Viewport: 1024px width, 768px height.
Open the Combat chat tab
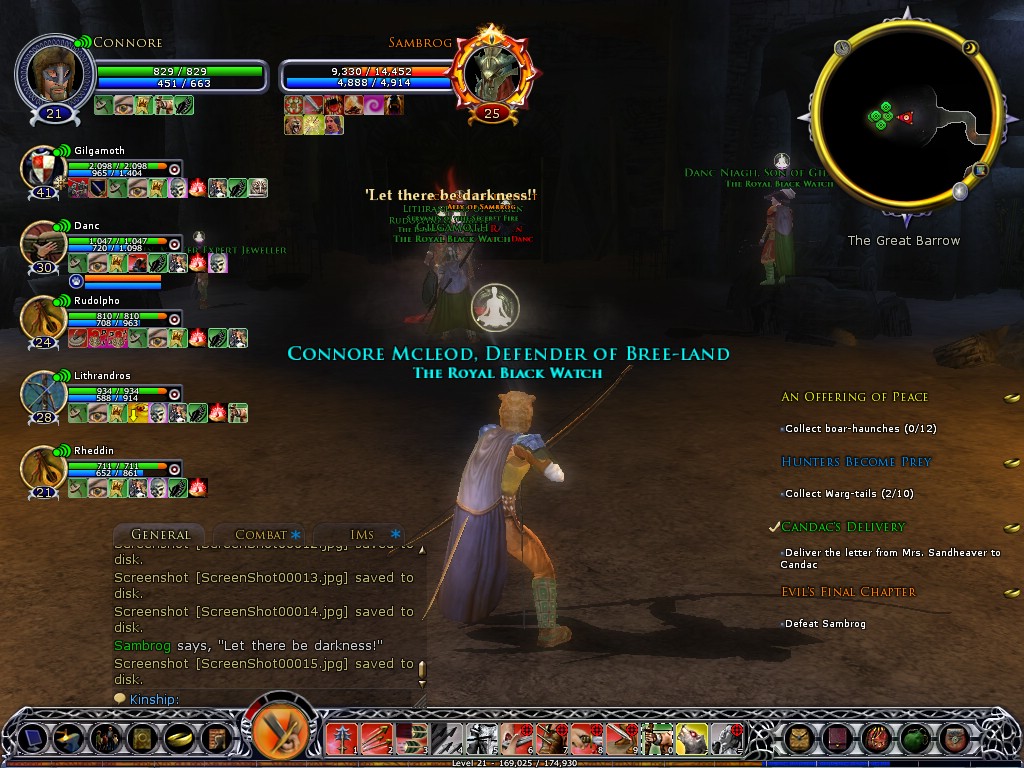tap(260, 535)
